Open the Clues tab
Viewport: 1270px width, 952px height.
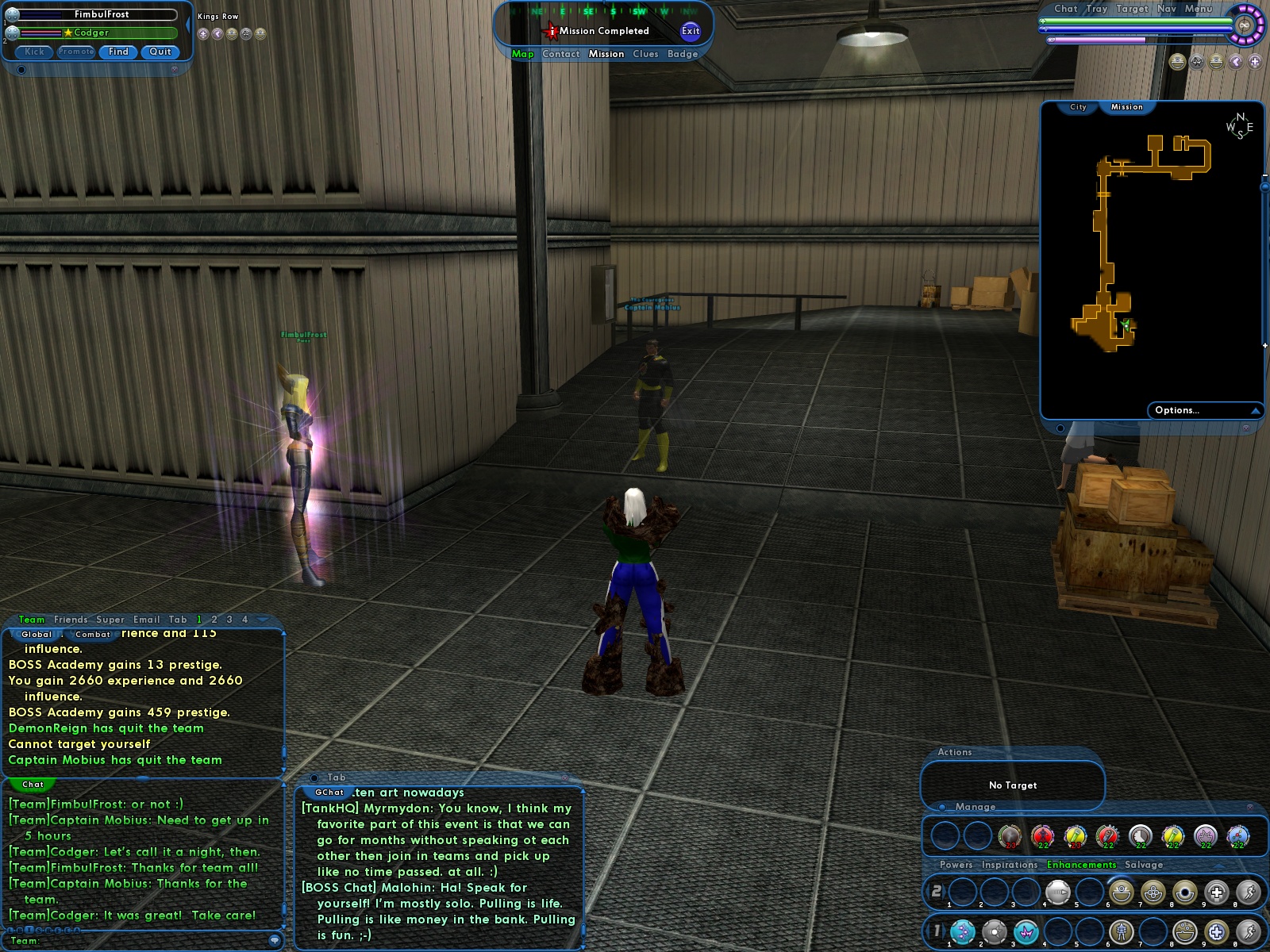pos(645,54)
